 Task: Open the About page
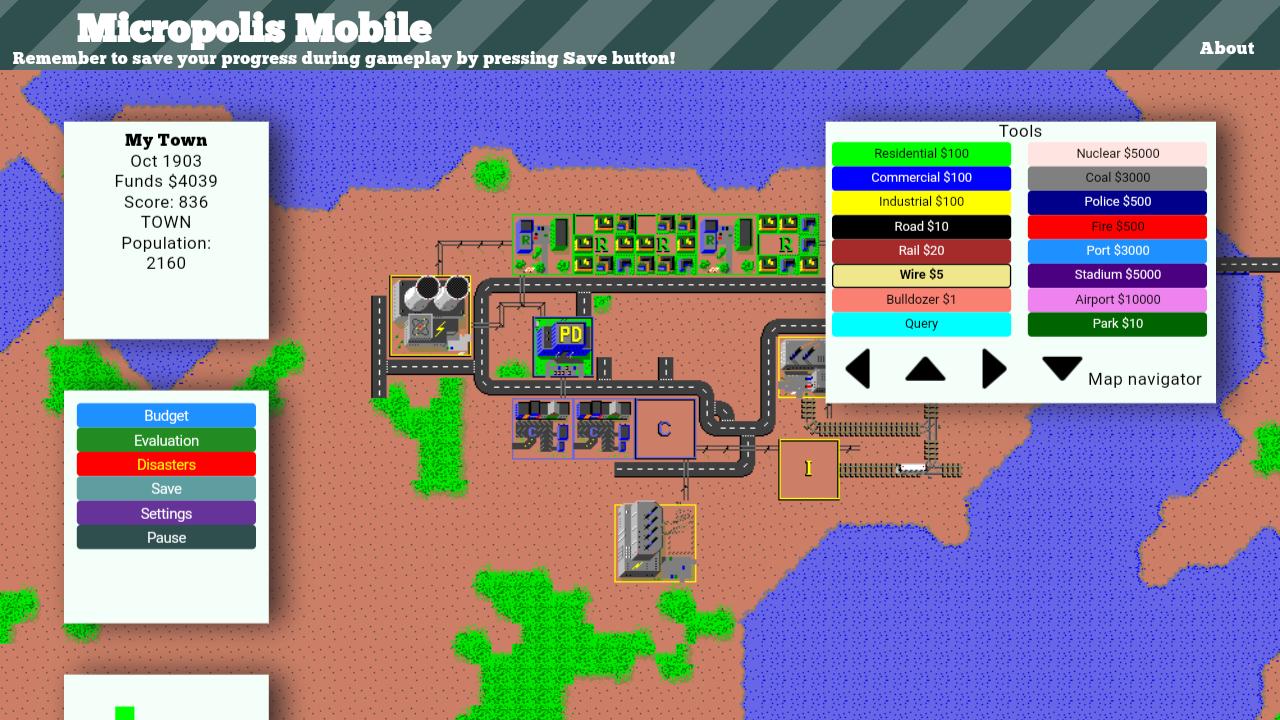click(1227, 47)
